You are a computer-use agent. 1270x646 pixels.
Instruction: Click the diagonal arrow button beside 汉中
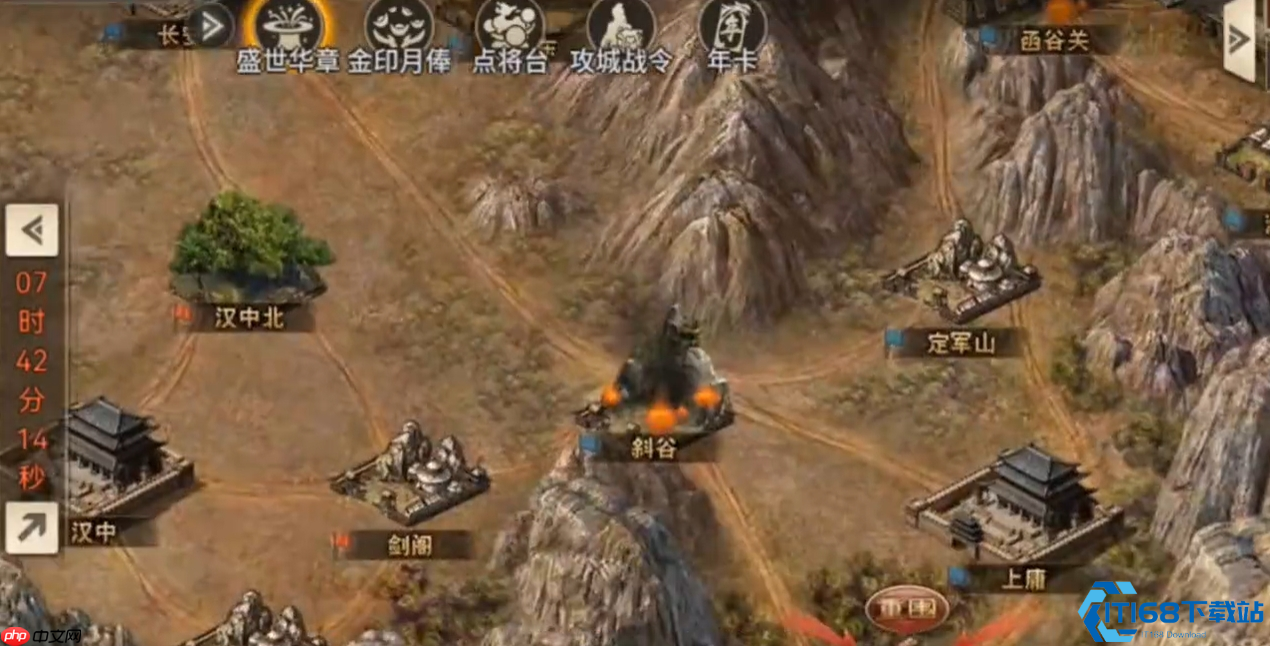pos(31,527)
